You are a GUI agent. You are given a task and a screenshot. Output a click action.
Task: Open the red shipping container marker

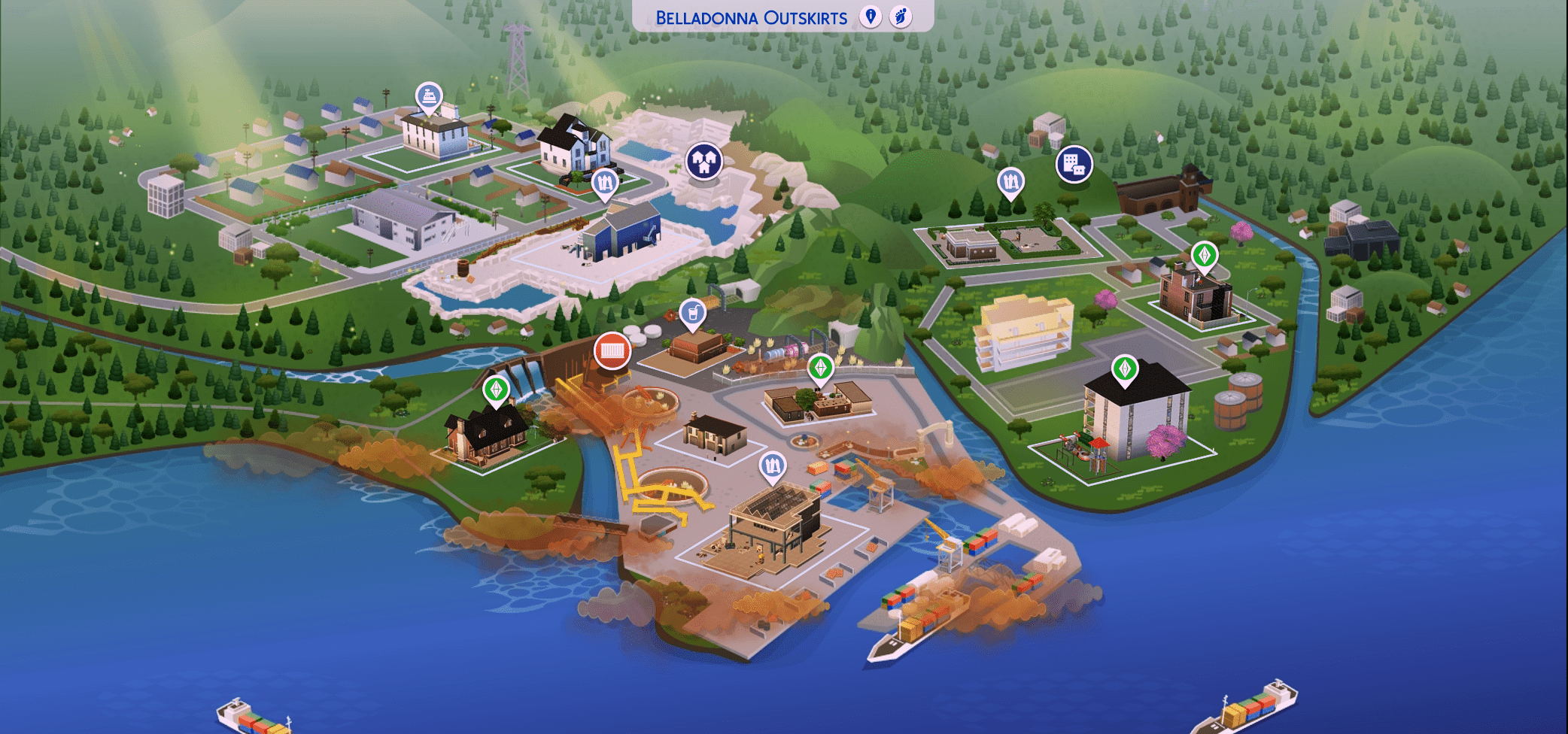[612, 350]
